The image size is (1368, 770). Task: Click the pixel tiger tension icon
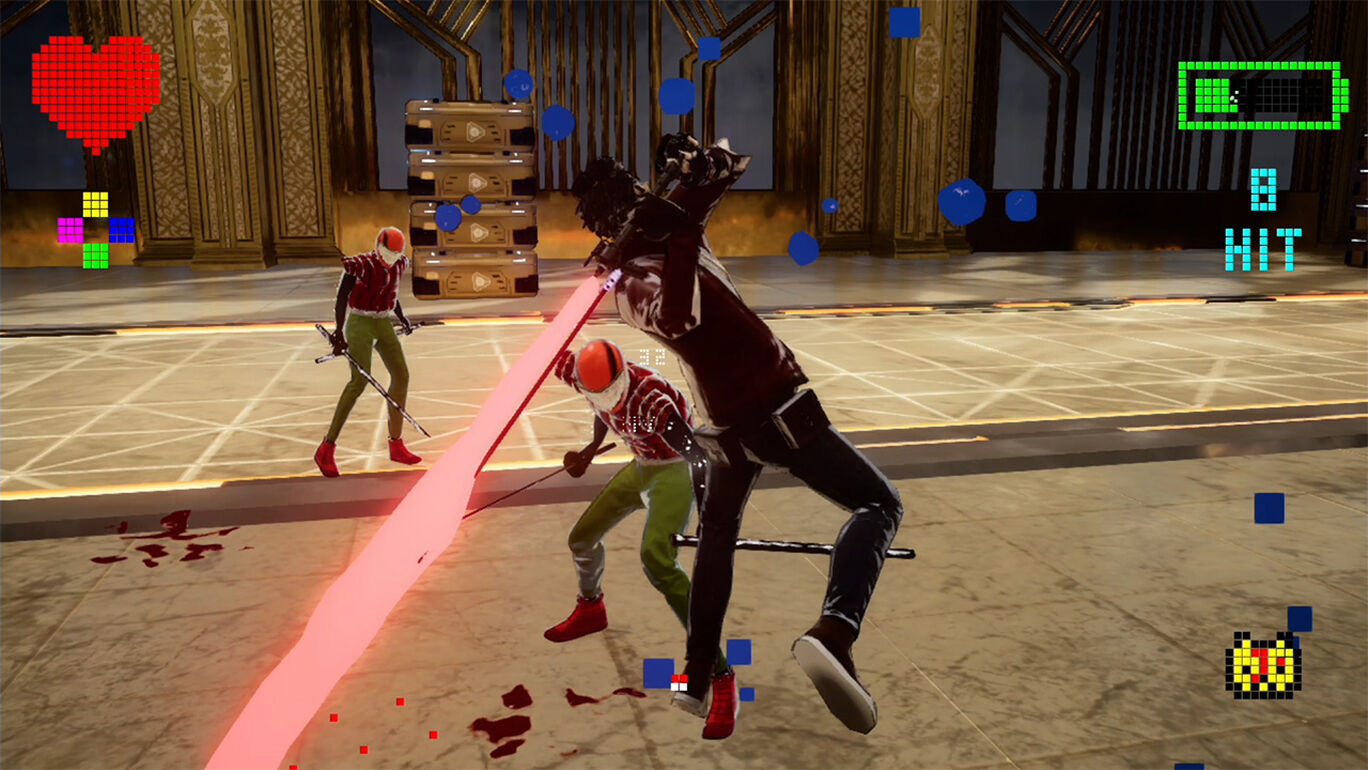[x=1262, y=664]
